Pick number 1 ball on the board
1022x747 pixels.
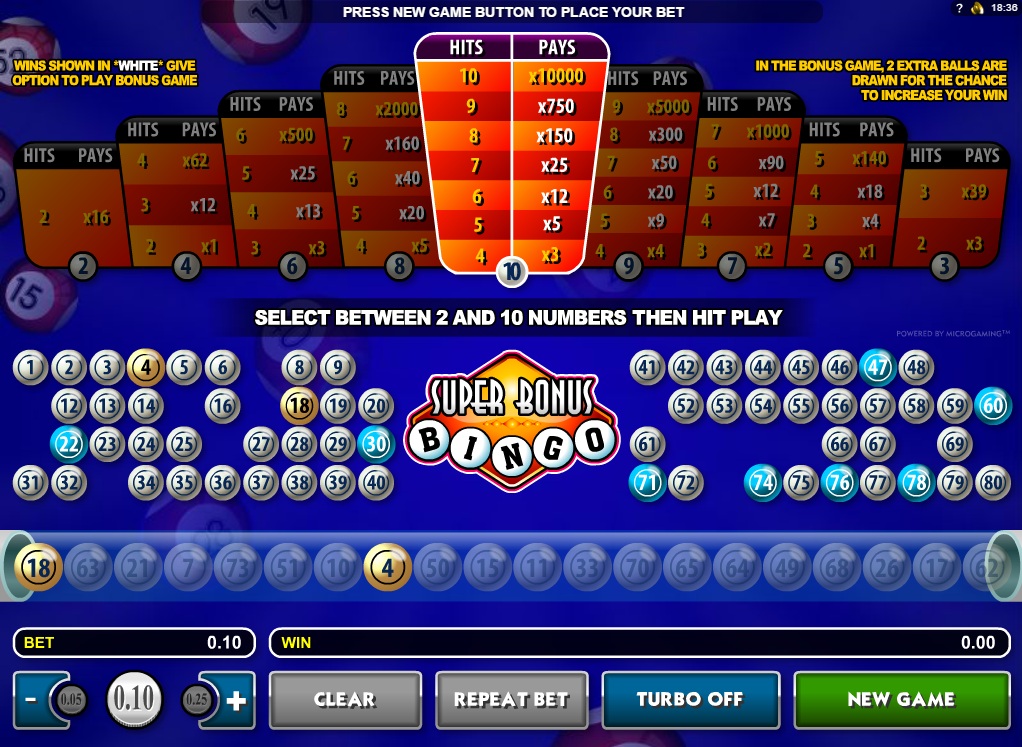(30, 368)
